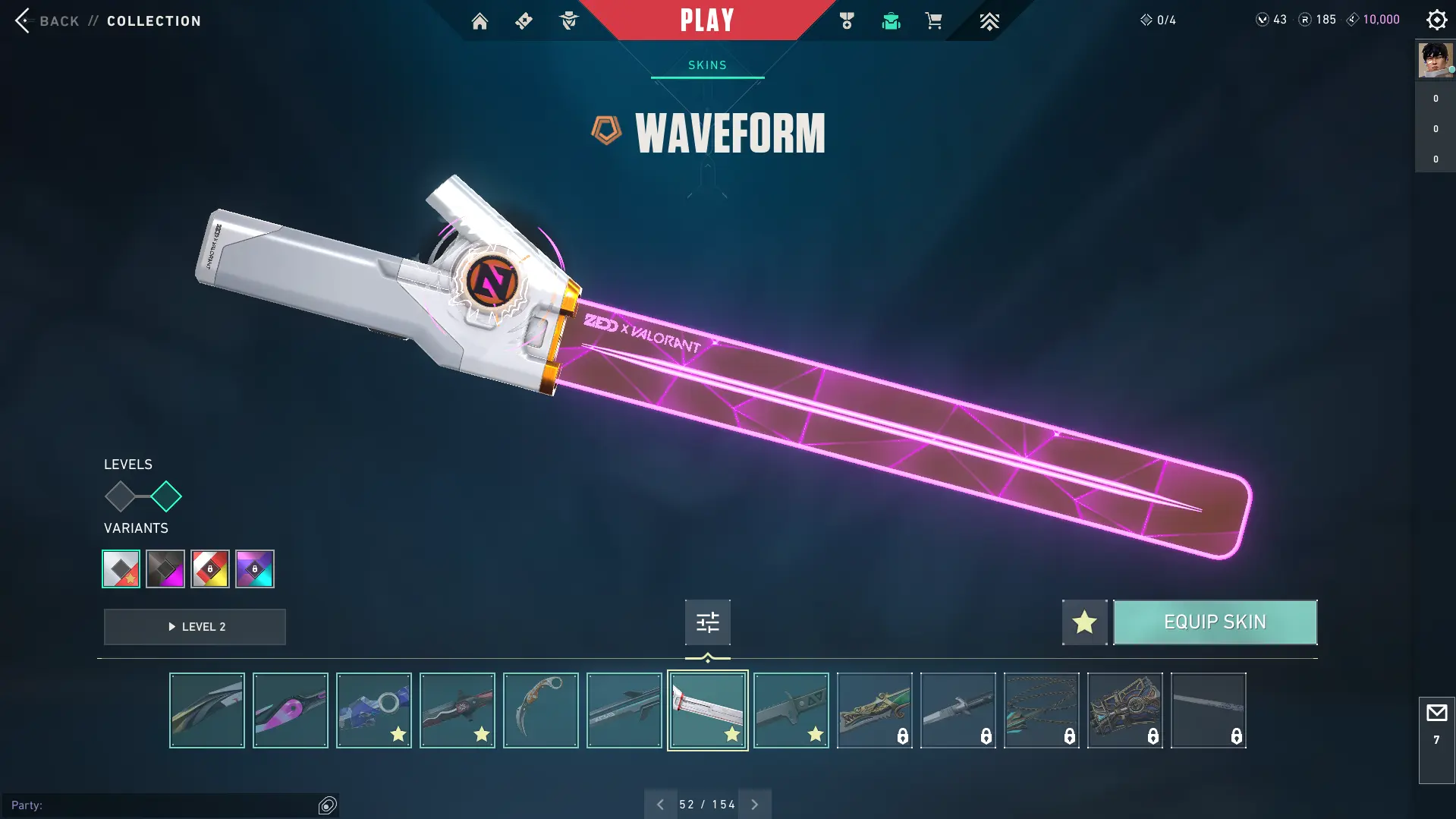Open the home screen icon
Screen dimensions: 1456x819
click(480, 21)
